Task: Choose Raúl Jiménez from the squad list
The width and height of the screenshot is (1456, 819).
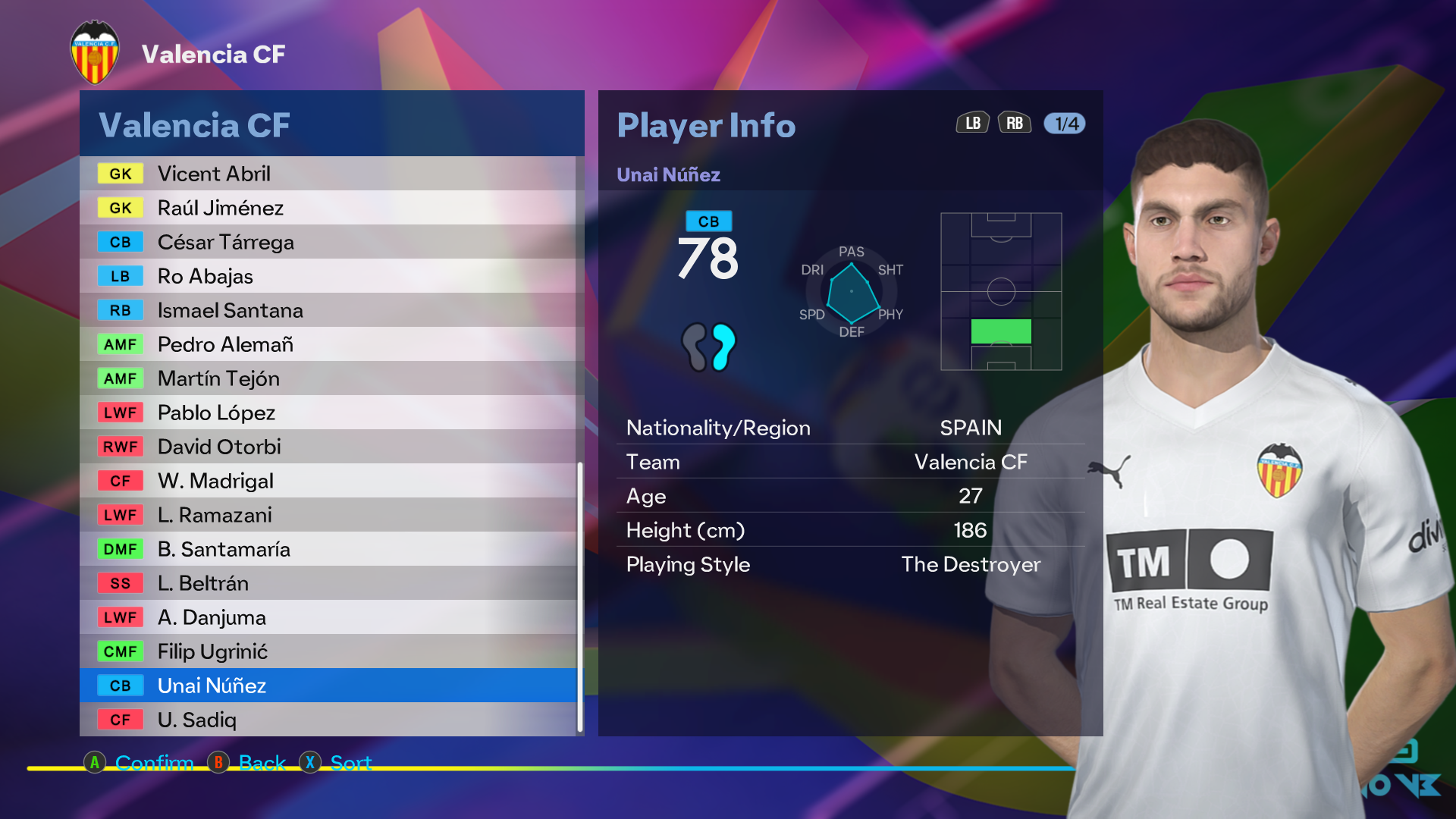Action: (x=328, y=208)
